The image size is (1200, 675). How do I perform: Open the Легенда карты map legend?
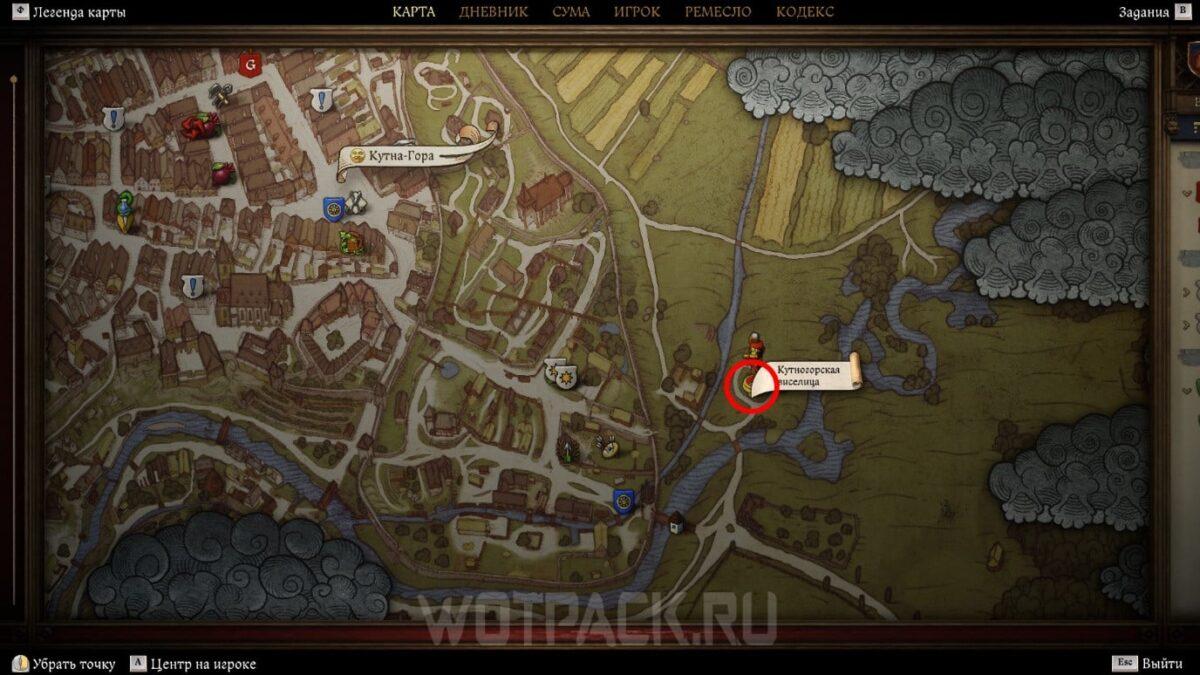click(x=69, y=13)
